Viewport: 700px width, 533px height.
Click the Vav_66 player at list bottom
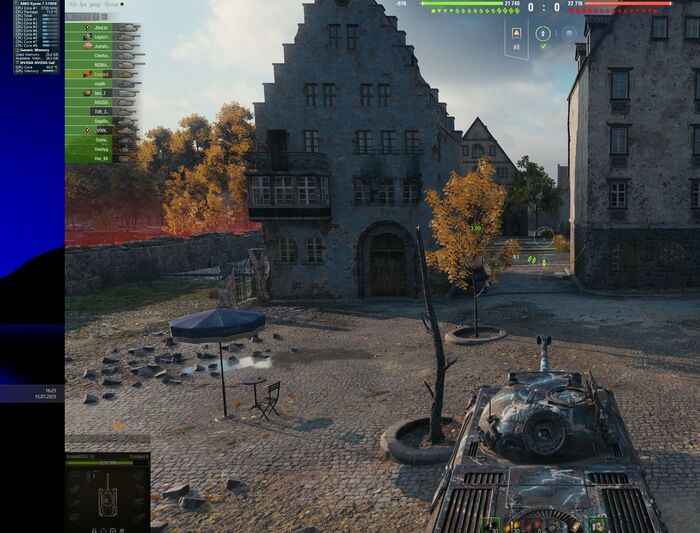pos(102,158)
